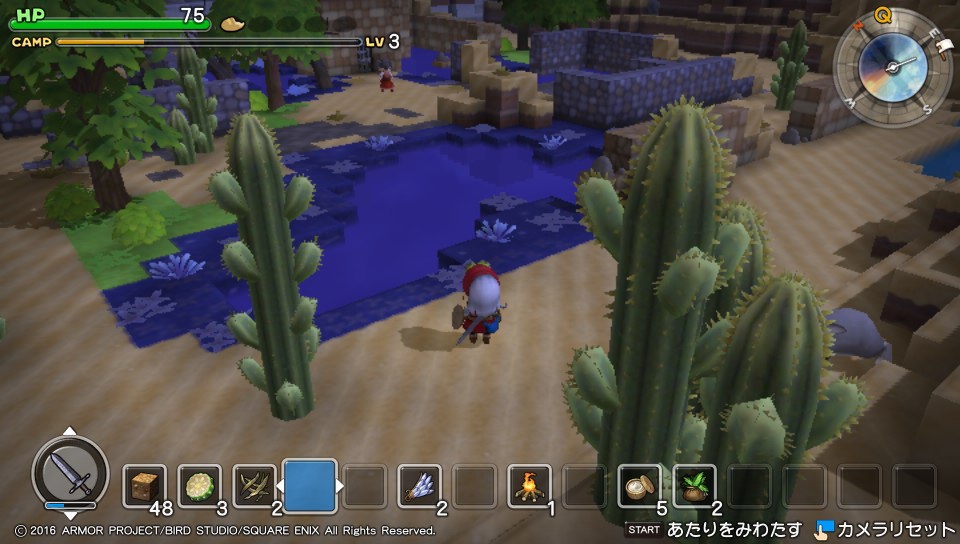Pick the green leafy plant slot
The width and height of the screenshot is (960, 544).
[695, 487]
